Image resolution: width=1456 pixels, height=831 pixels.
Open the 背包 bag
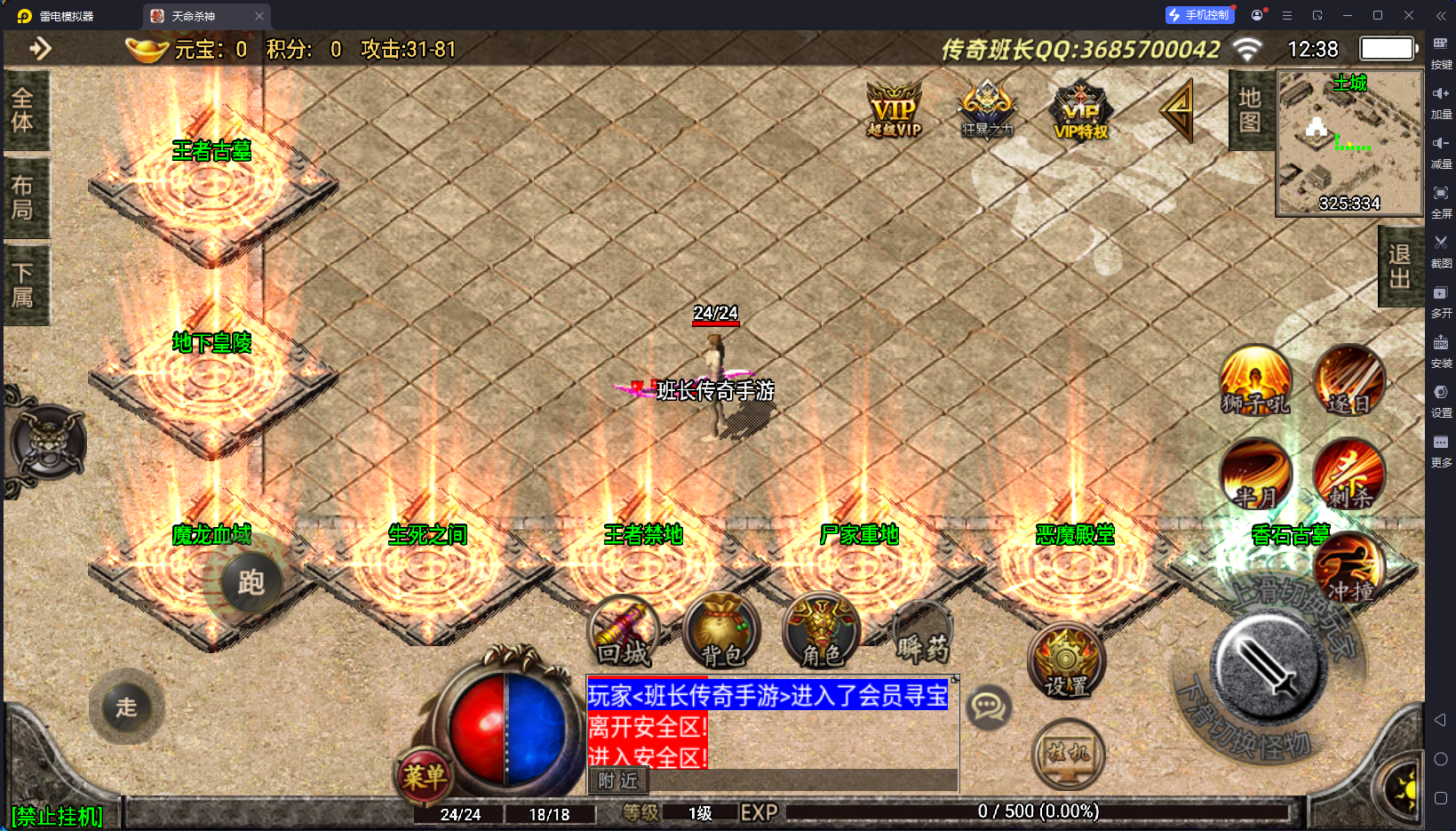pos(721,633)
